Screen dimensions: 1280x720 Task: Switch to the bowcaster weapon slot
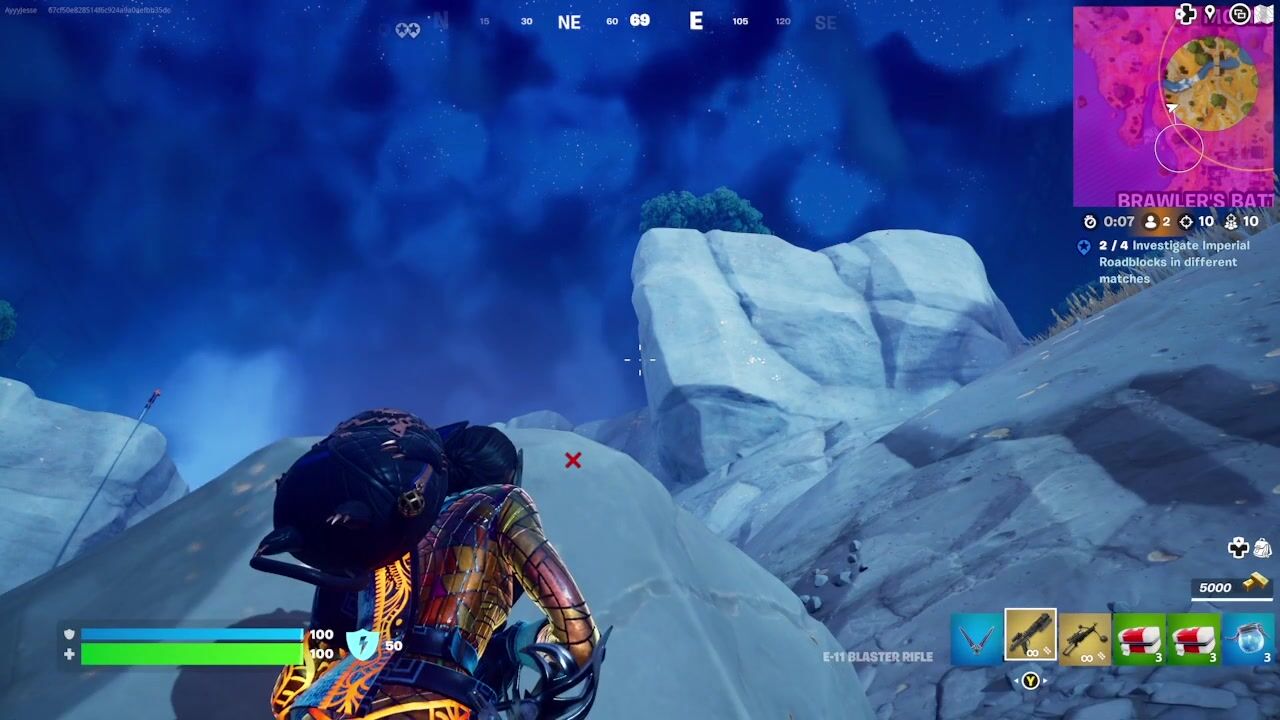coord(1085,638)
